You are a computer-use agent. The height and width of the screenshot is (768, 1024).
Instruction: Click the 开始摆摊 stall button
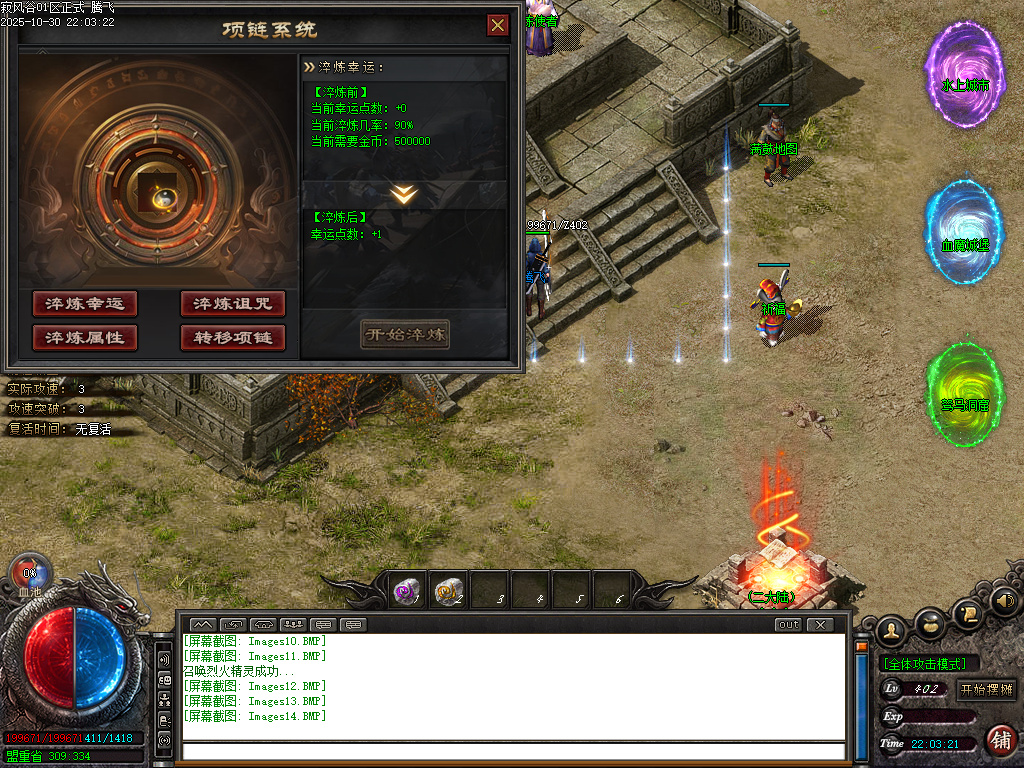987,689
